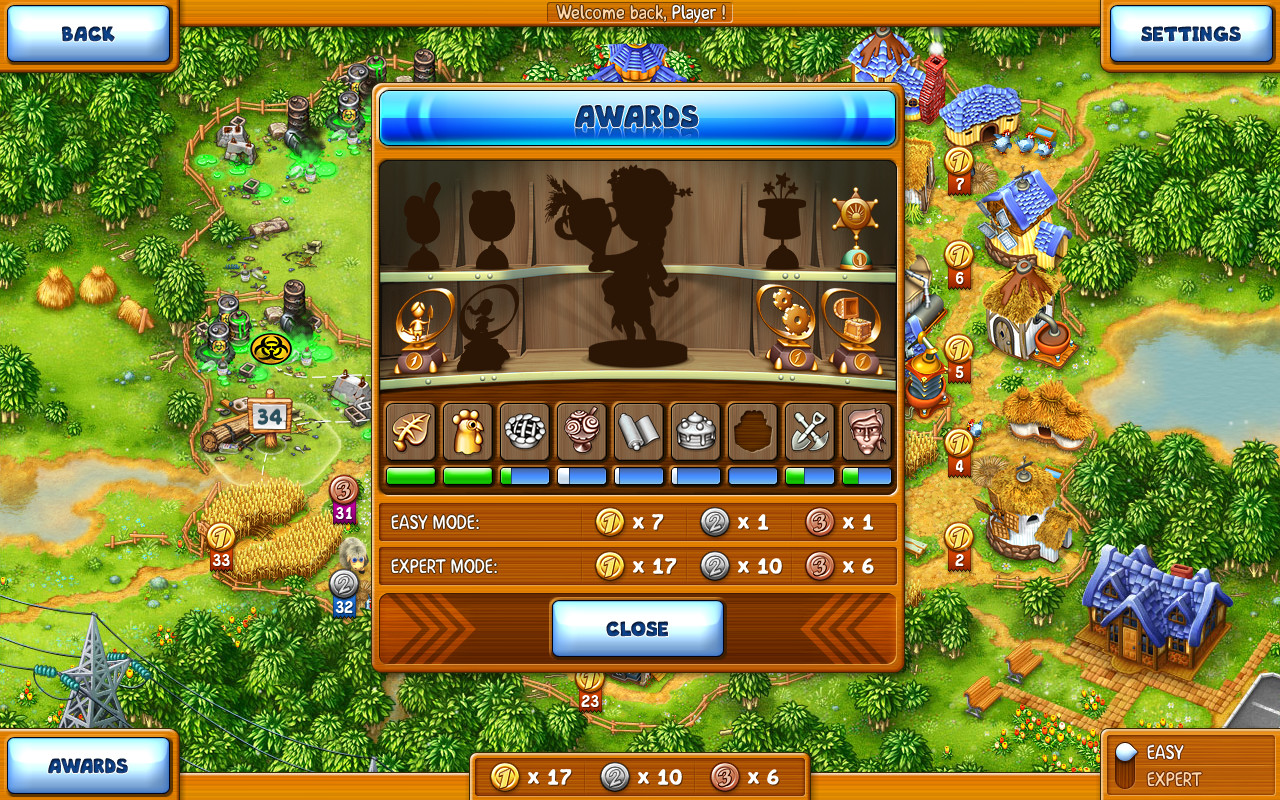This screenshot has height=800, width=1280.
Task: Select the man's face award icon
Action: click(x=866, y=432)
